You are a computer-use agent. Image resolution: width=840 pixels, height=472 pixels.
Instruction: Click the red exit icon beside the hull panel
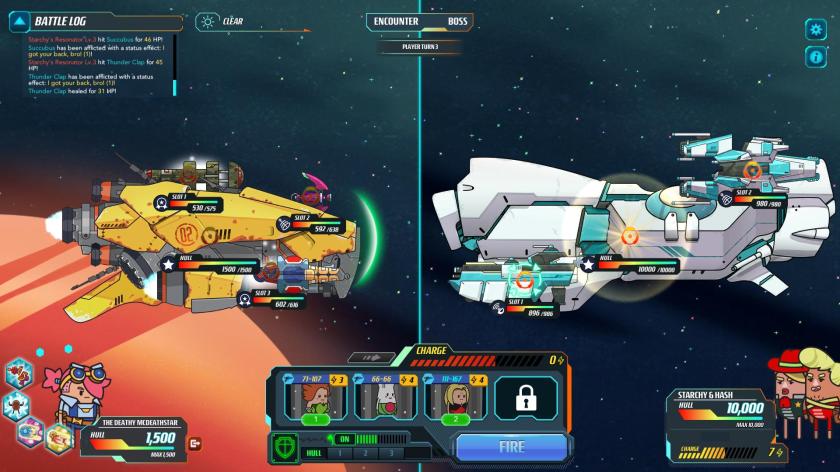[195, 443]
